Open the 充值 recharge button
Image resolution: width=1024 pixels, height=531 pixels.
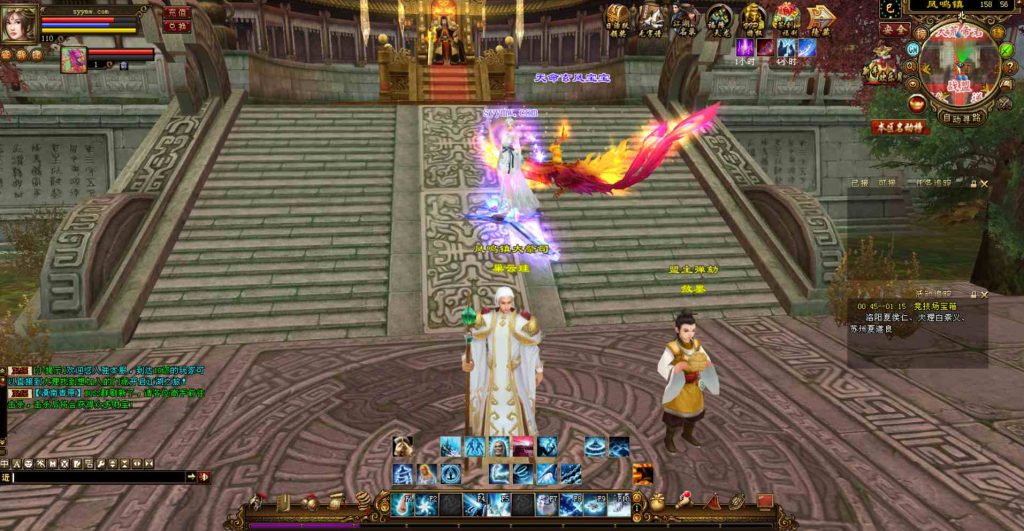177,12
